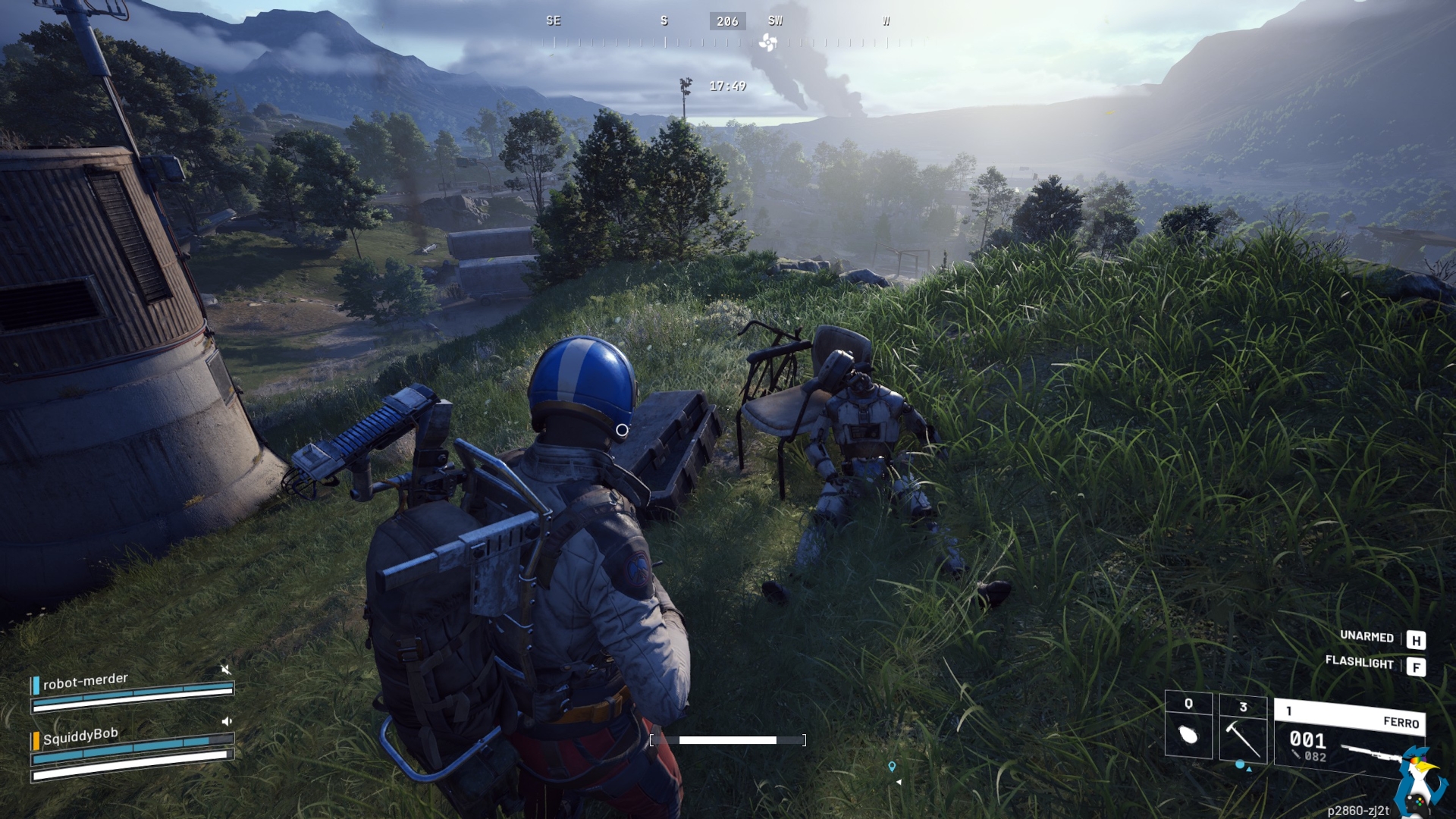The image size is (1456, 819).
Task: Click the penguin mascot overlay logo
Action: [x=1419, y=783]
